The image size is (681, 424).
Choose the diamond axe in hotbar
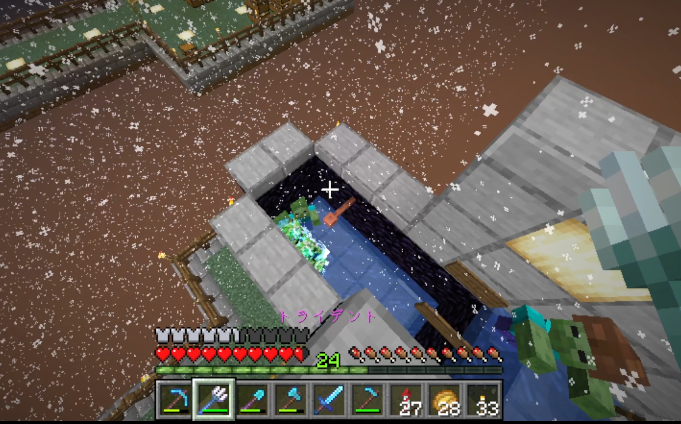coord(290,400)
